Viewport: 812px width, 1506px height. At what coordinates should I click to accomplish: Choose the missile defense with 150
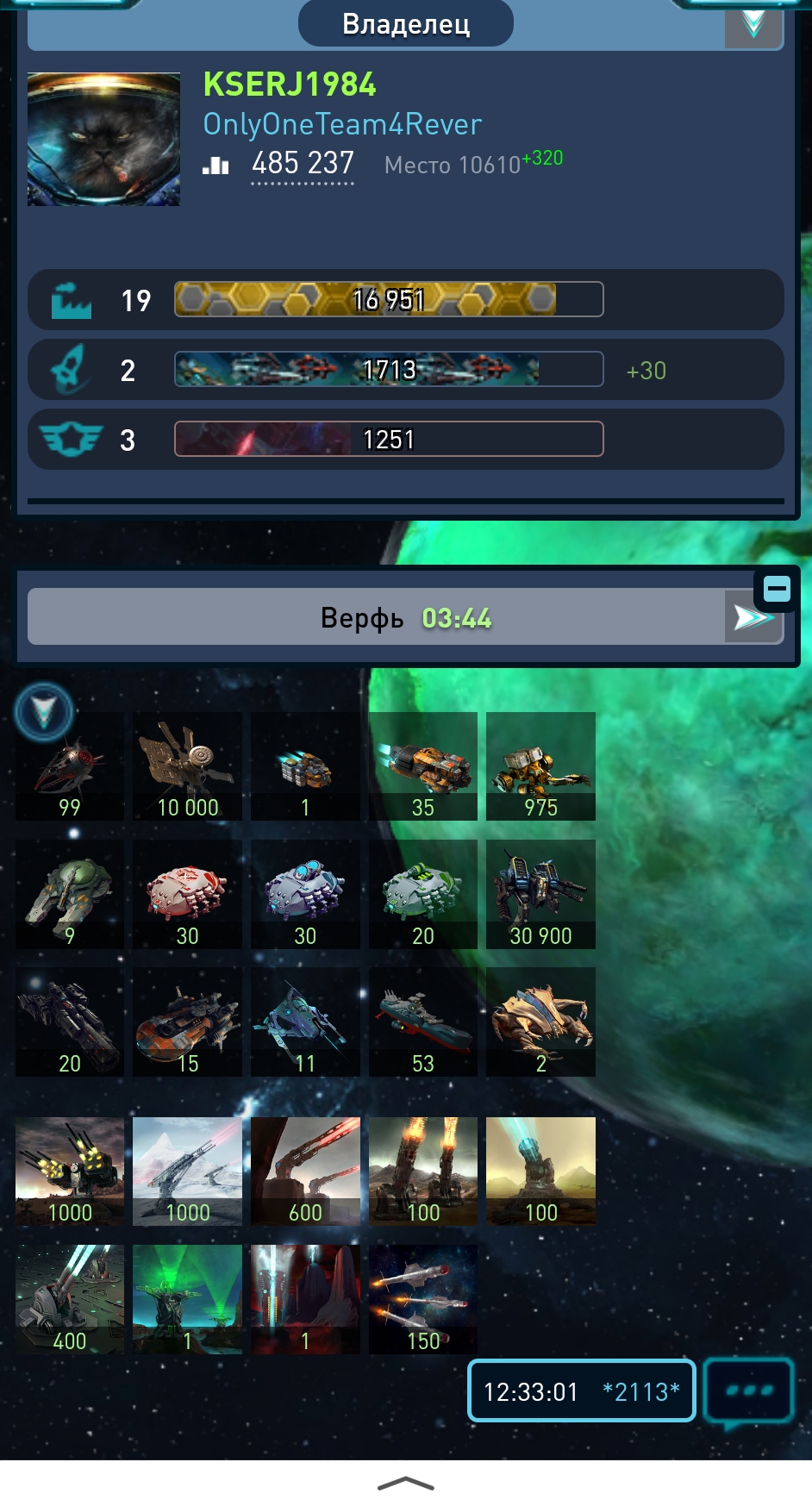click(423, 1298)
